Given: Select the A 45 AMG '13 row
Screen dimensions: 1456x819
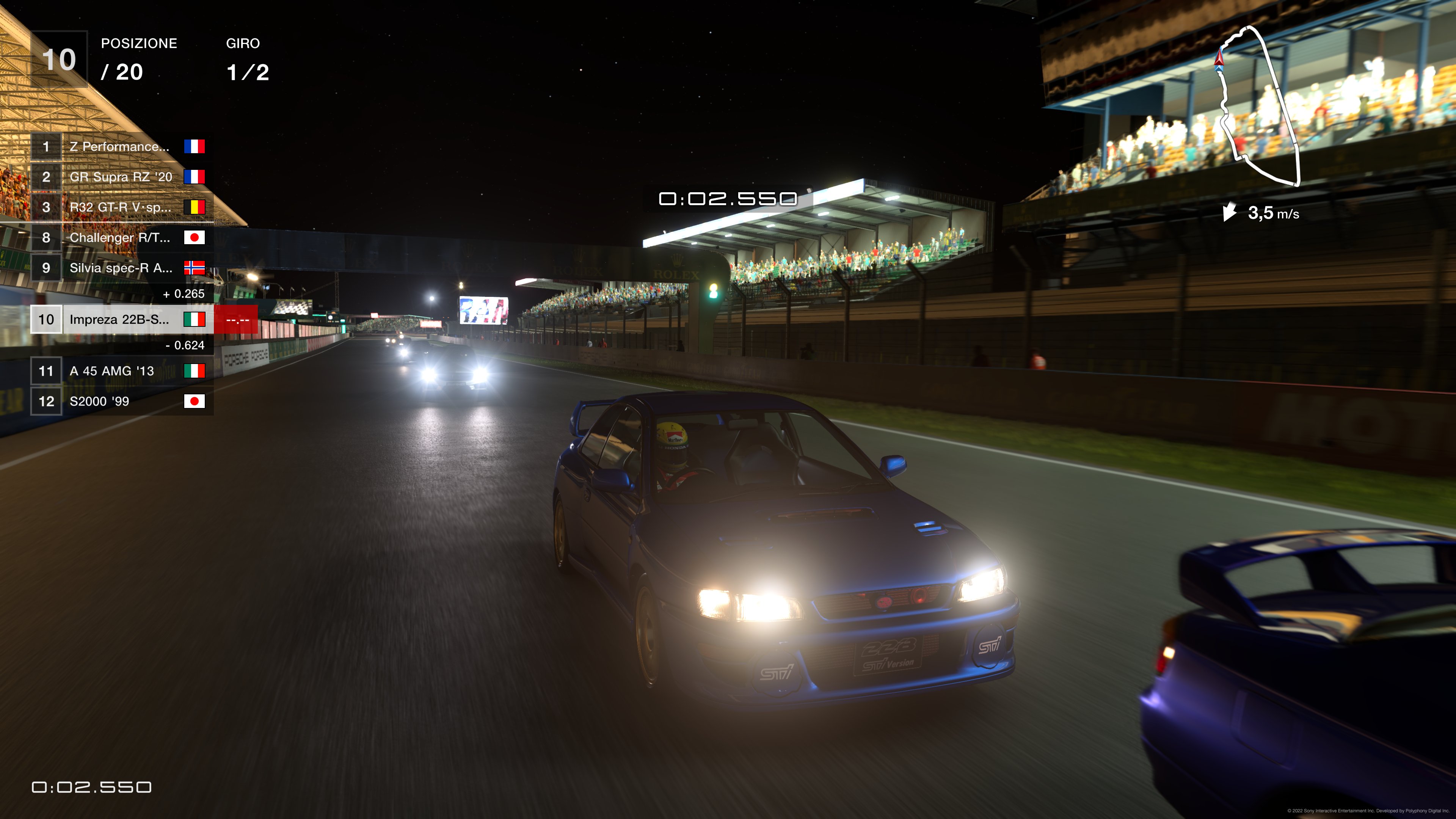Looking at the screenshot, I should click(x=121, y=371).
